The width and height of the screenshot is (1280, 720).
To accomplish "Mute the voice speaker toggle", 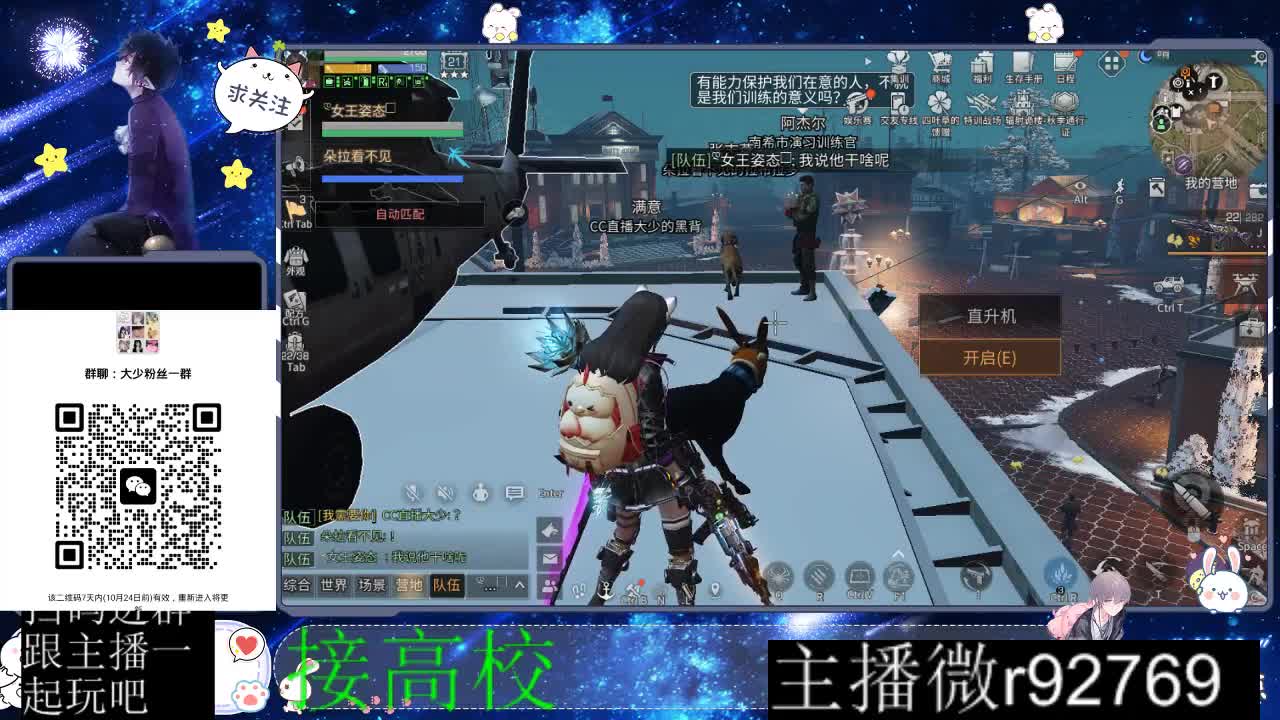I will [443, 492].
